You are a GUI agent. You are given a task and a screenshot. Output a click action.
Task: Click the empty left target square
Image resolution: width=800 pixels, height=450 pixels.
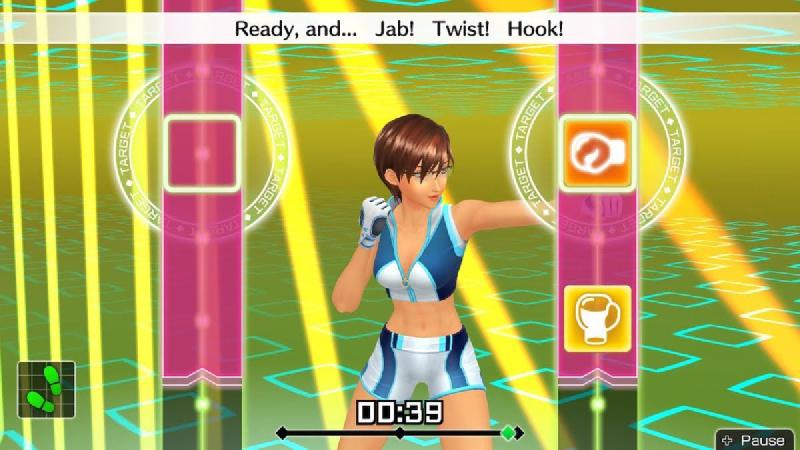point(202,153)
